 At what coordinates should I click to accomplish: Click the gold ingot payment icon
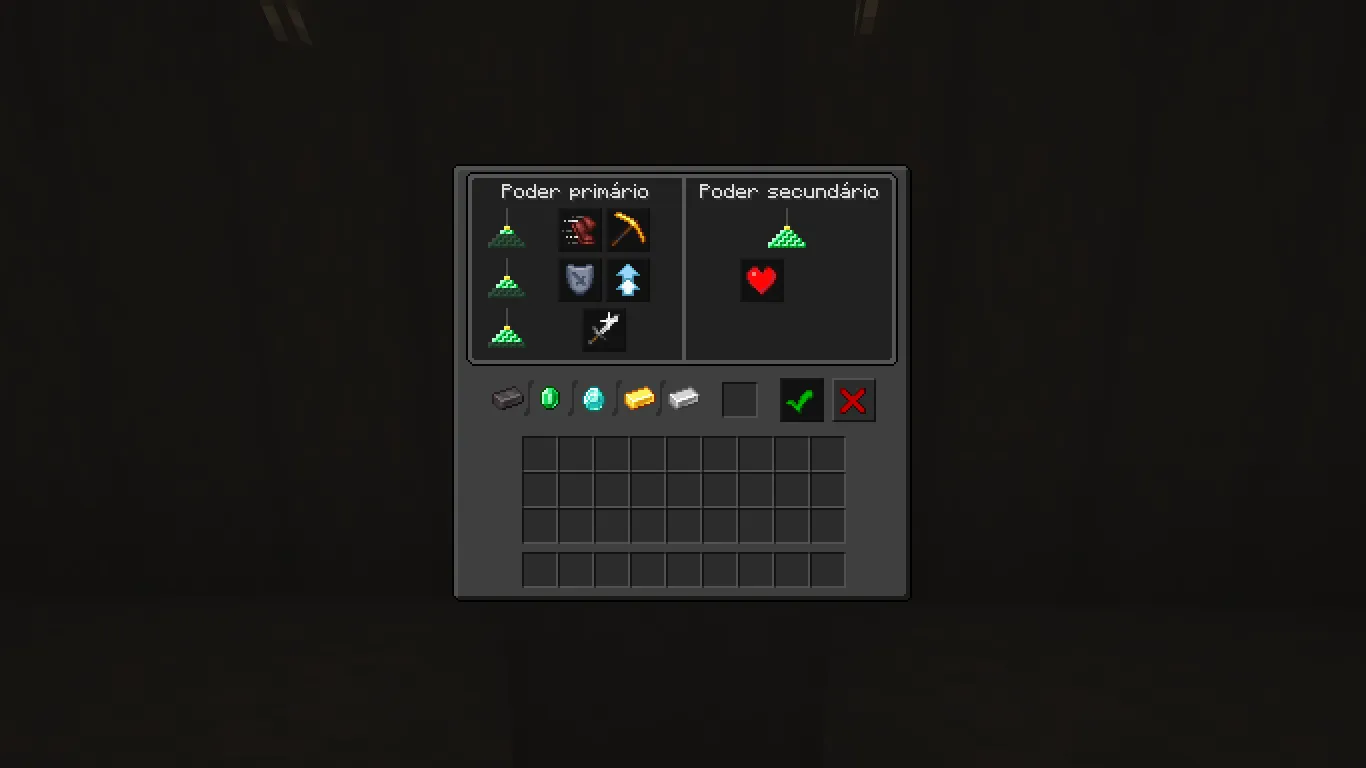639,398
